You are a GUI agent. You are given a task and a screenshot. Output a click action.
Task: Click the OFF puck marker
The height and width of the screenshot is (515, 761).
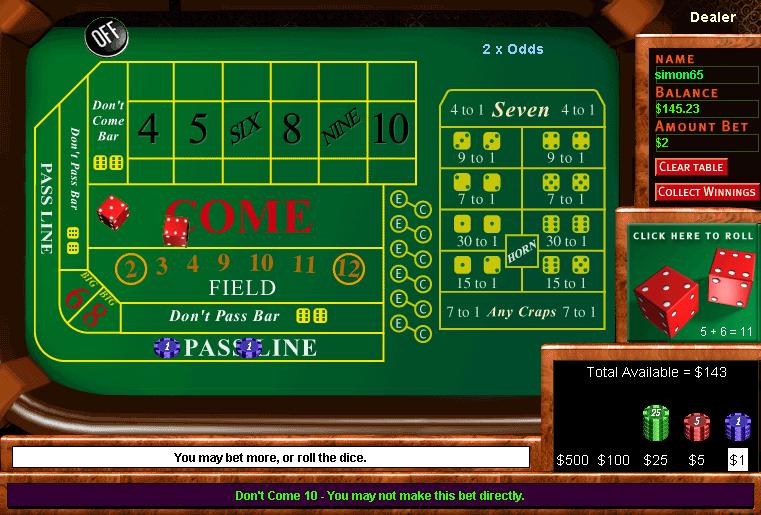[x=105, y=36]
